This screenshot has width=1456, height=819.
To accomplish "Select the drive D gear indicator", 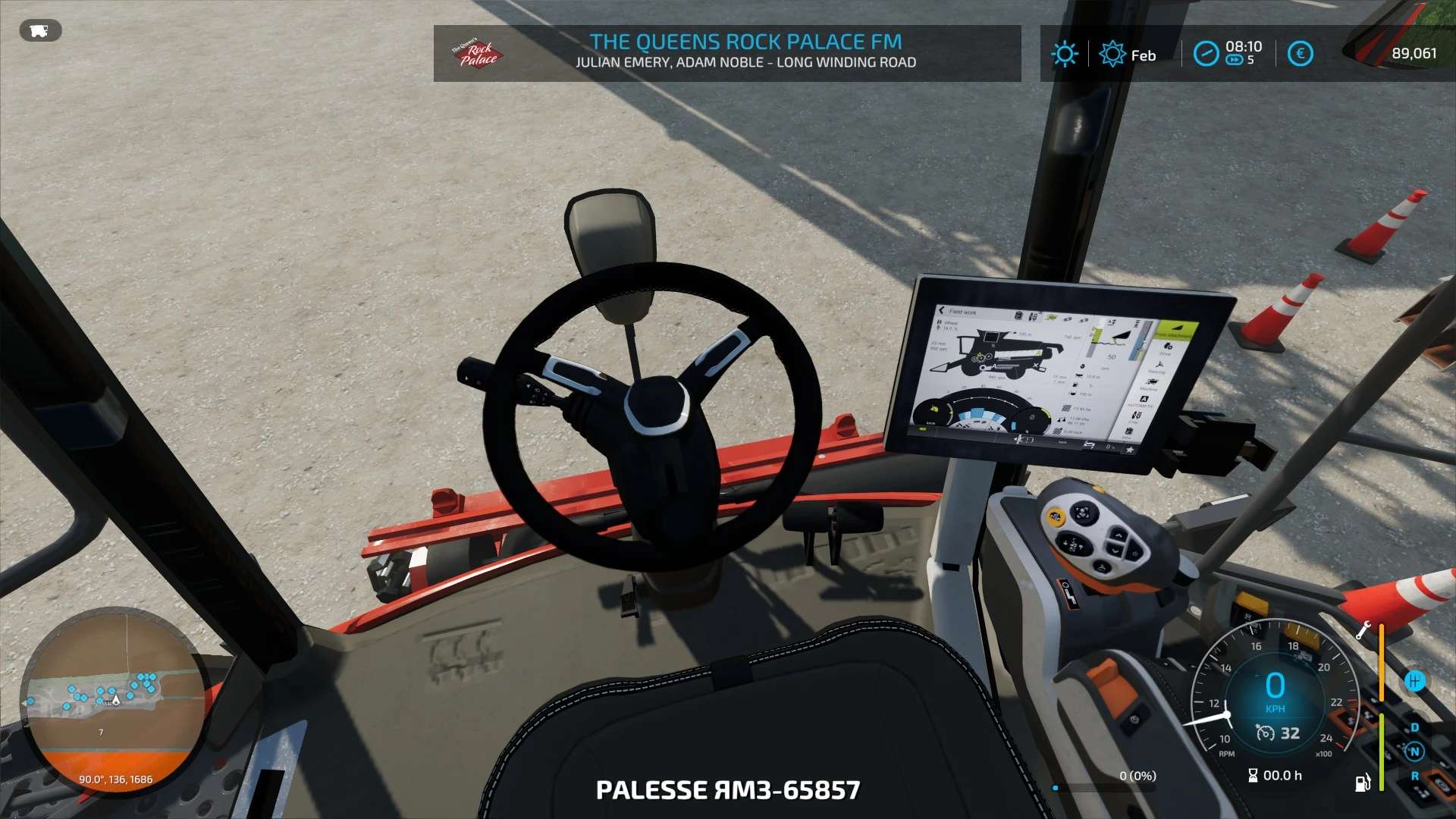I will pos(1414,728).
